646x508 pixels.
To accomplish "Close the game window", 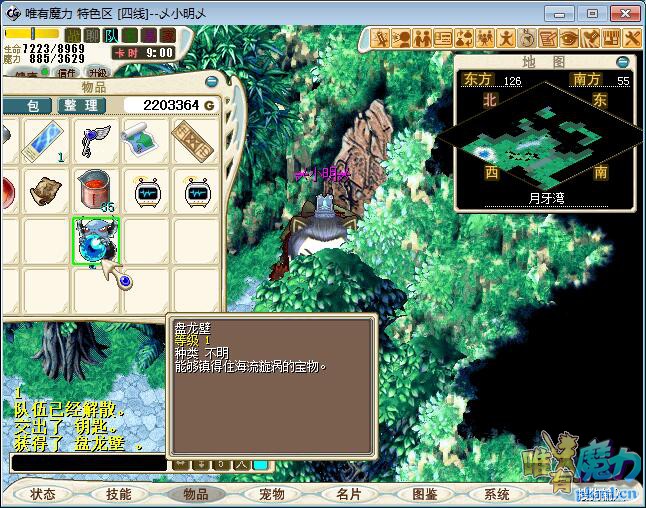I will coord(622,14).
